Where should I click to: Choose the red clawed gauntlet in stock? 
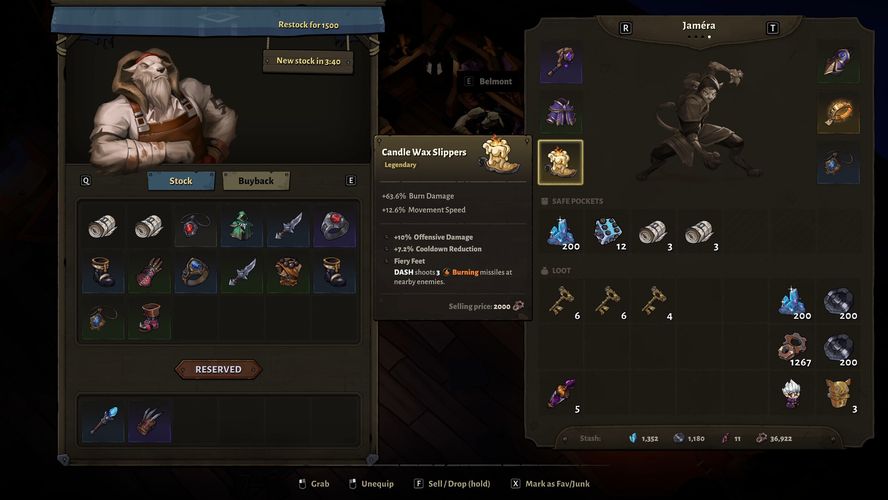point(148,273)
